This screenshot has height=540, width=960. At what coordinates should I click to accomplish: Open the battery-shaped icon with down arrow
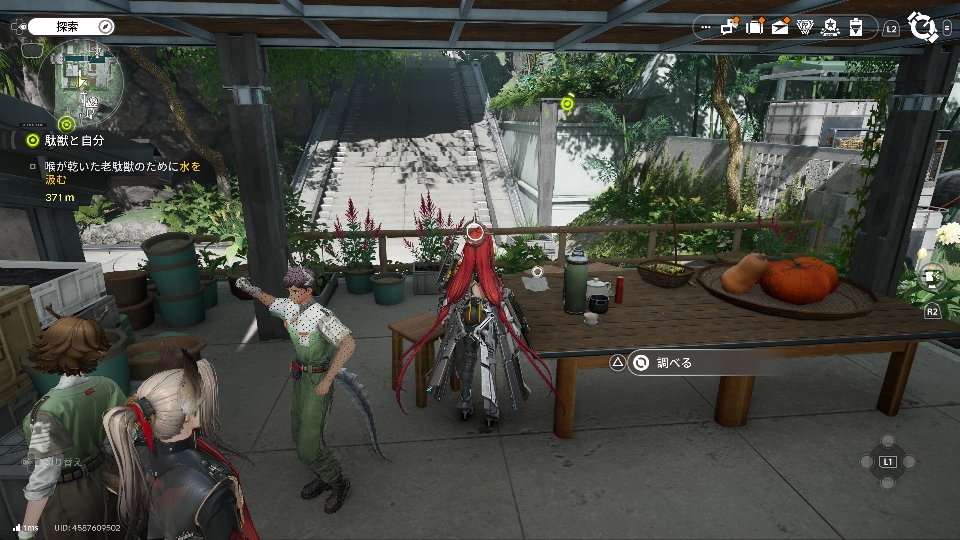coord(856,27)
